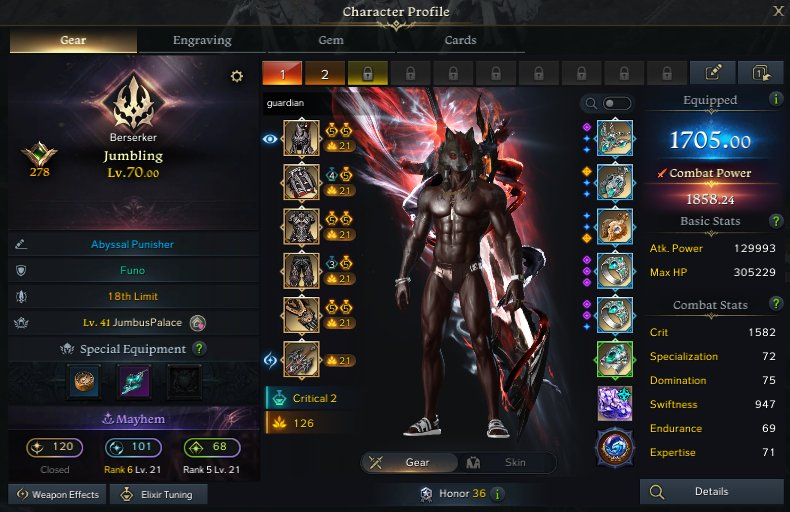Open Elixir Tuning
This screenshot has height=512, width=790.
tap(158, 494)
